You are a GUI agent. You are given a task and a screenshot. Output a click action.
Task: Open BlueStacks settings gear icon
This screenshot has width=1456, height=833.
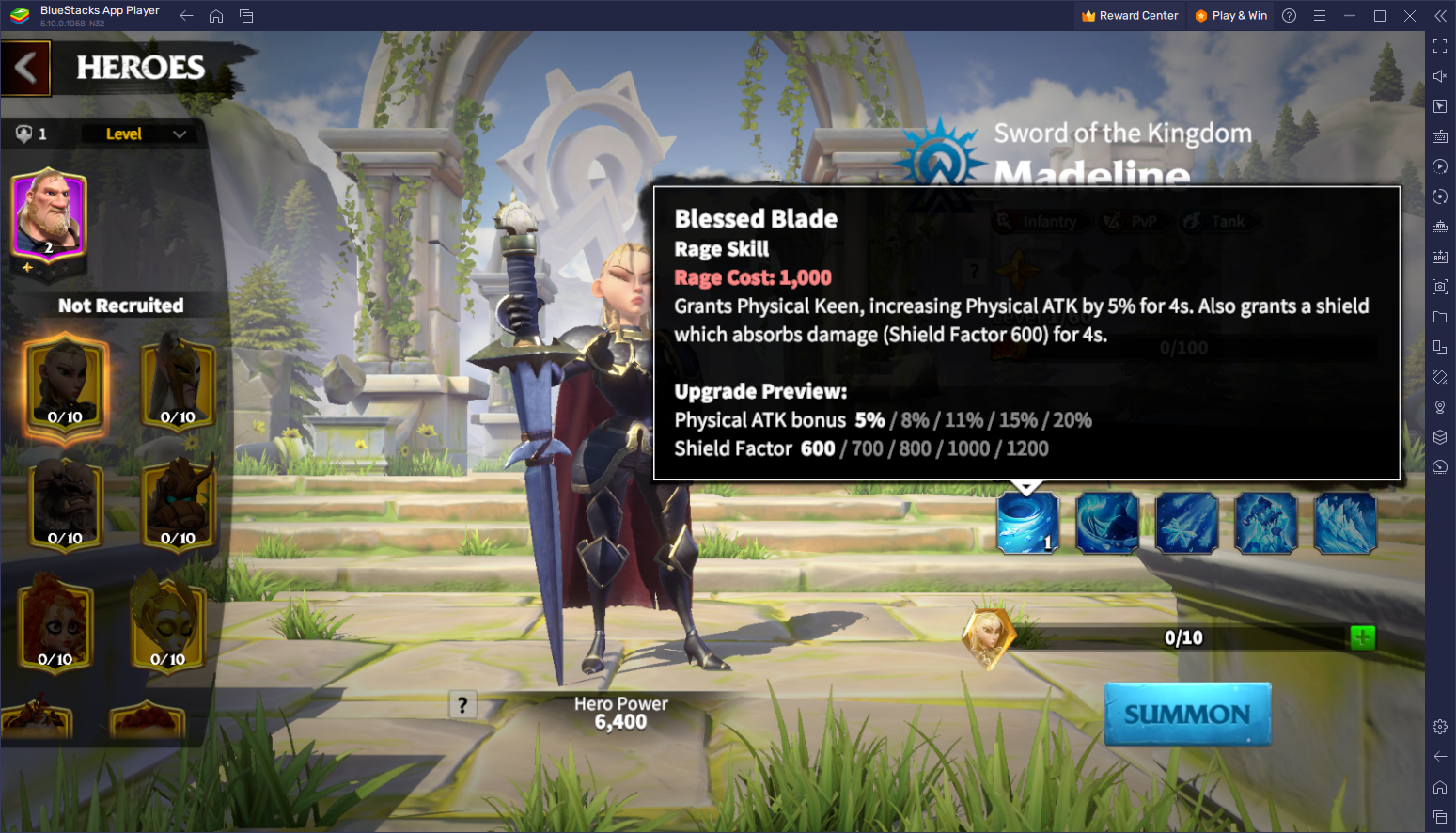pyautogui.click(x=1440, y=727)
